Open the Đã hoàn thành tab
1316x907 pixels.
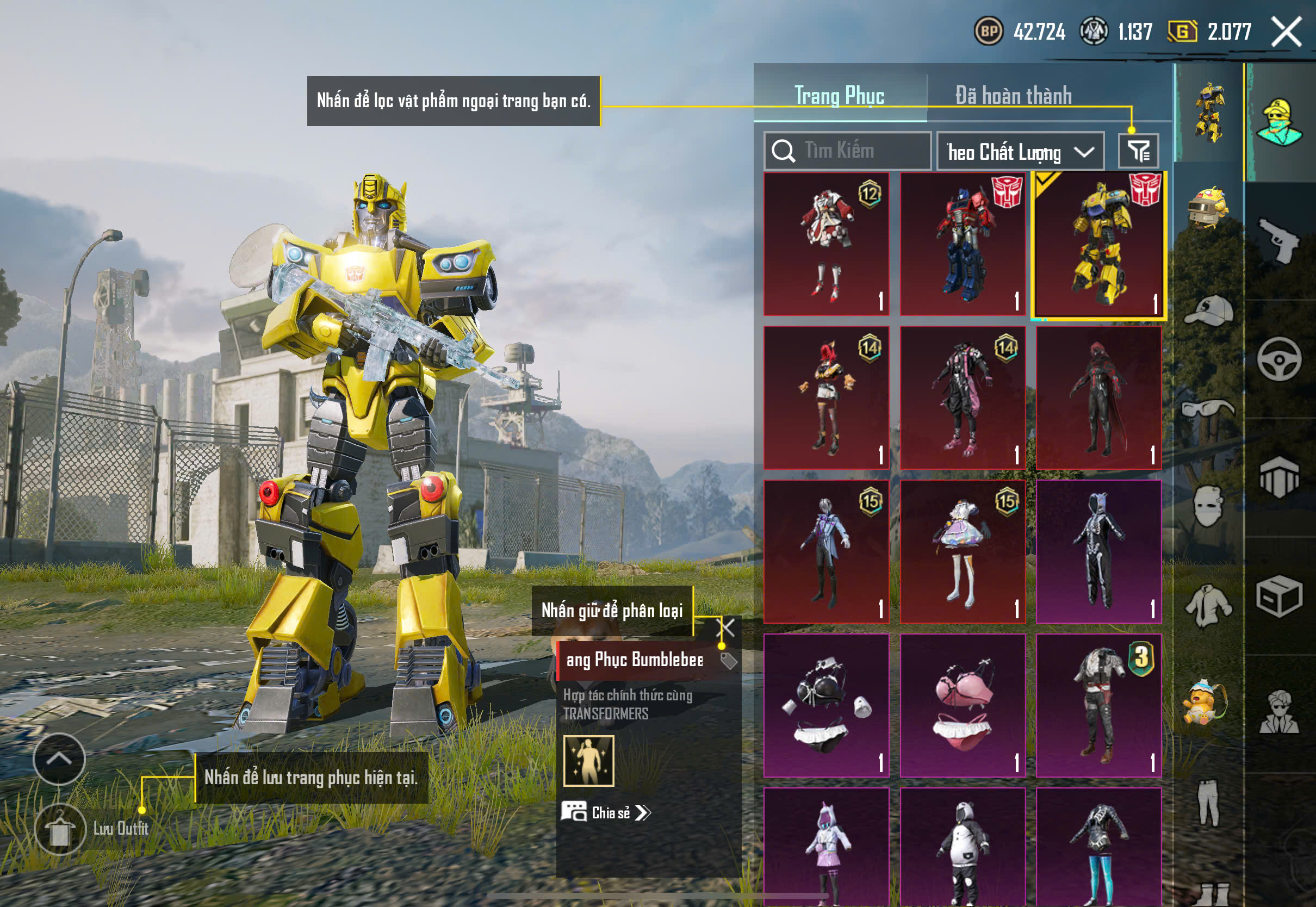point(1013,95)
